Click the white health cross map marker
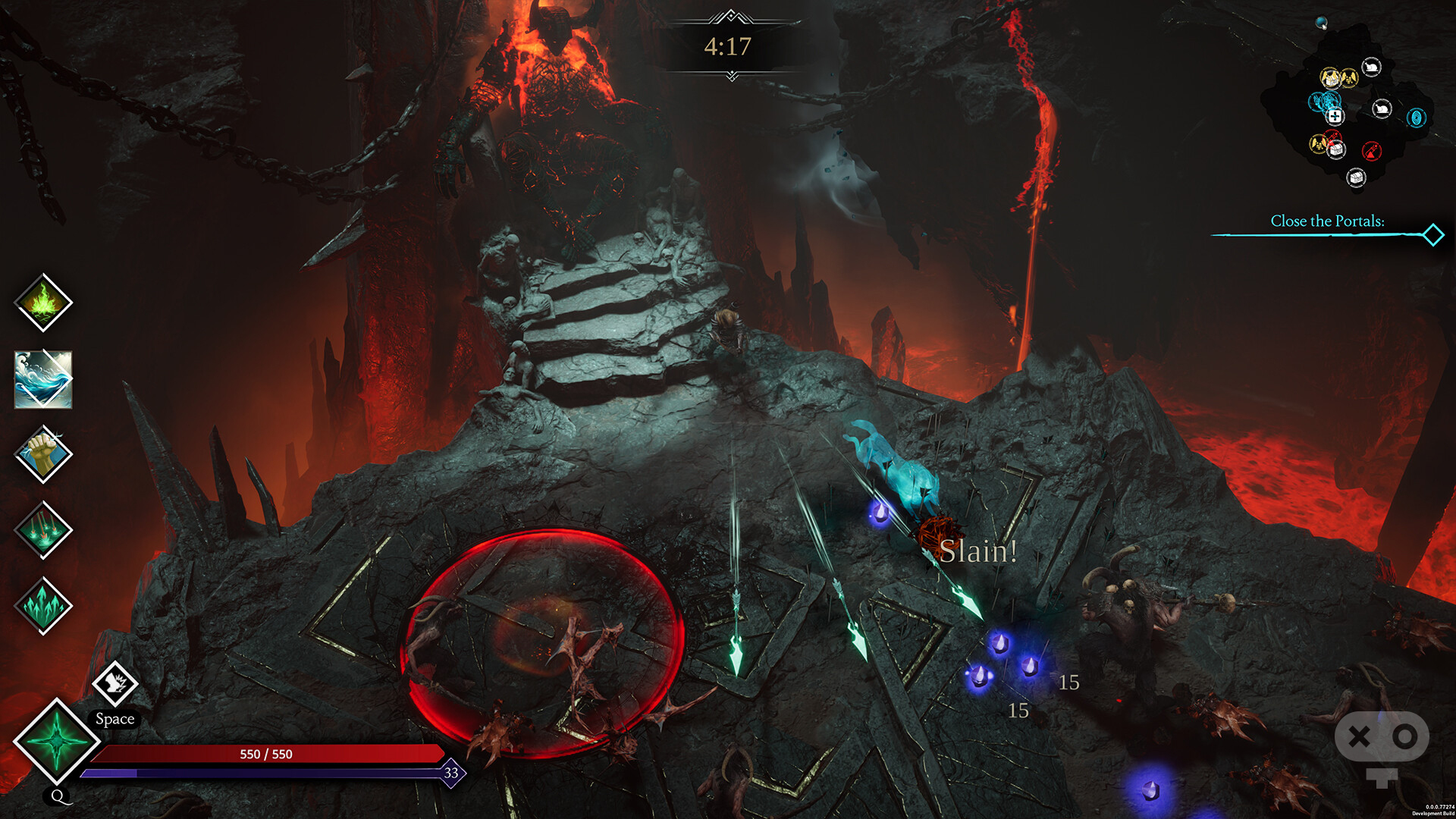 pos(1335,116)
